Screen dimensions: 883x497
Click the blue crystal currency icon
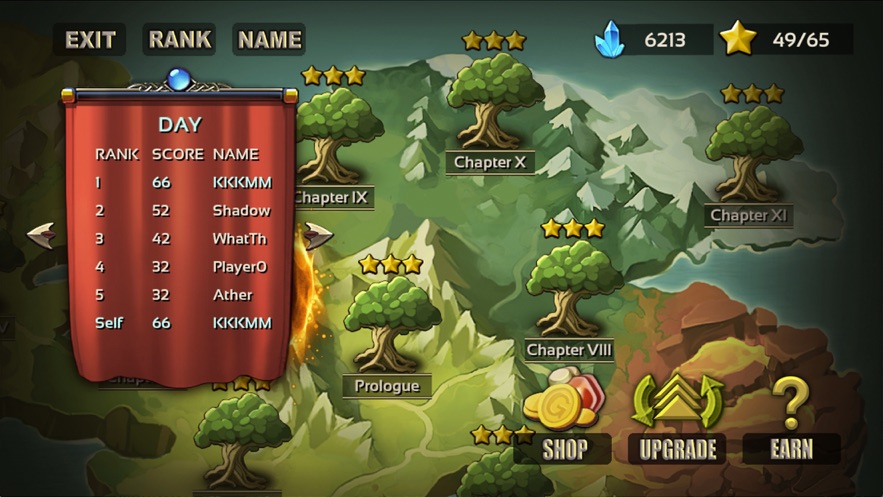click(609, 40)
